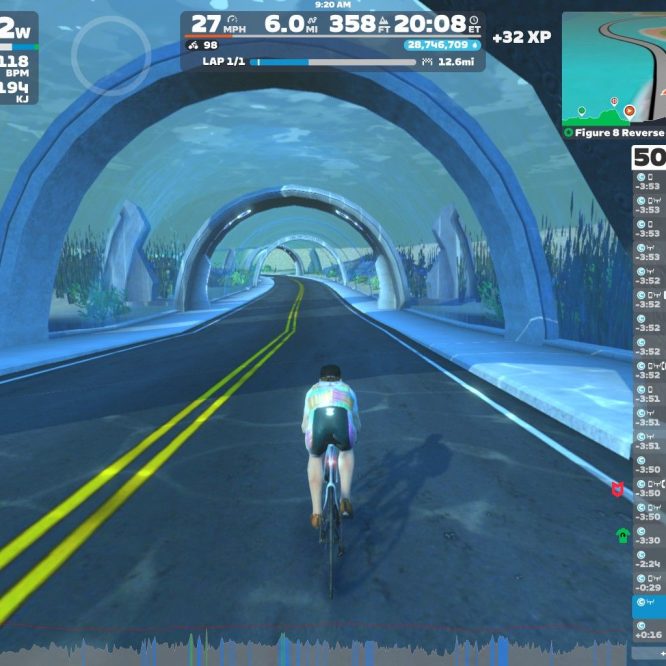The width and height of the screenshot is (666, 666).
Task: Click the green jersey icon beside rider list
Action: pyautogui.click(x=621, y=535)
